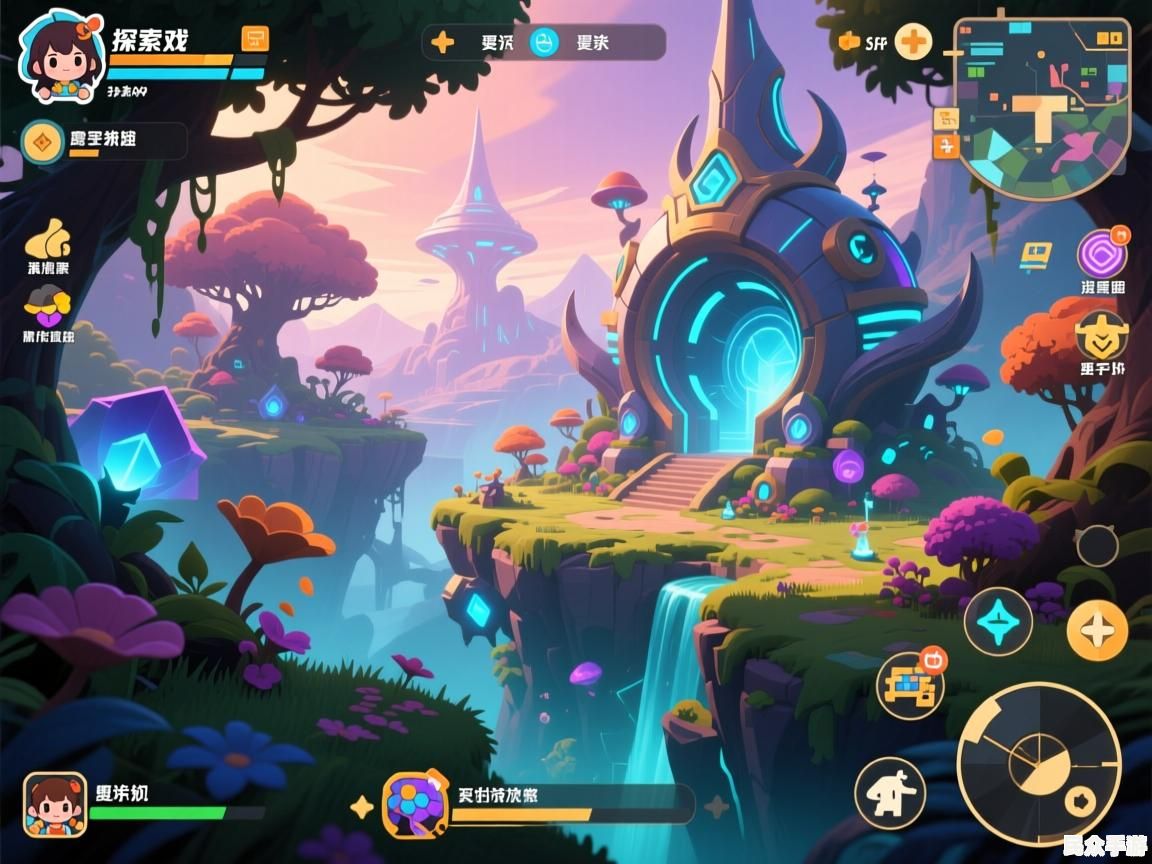Image resolution: width=1152 pixels, height=864 pixels.
Task: Select the yellow hand-shaped icon on left
Action: 48,239
